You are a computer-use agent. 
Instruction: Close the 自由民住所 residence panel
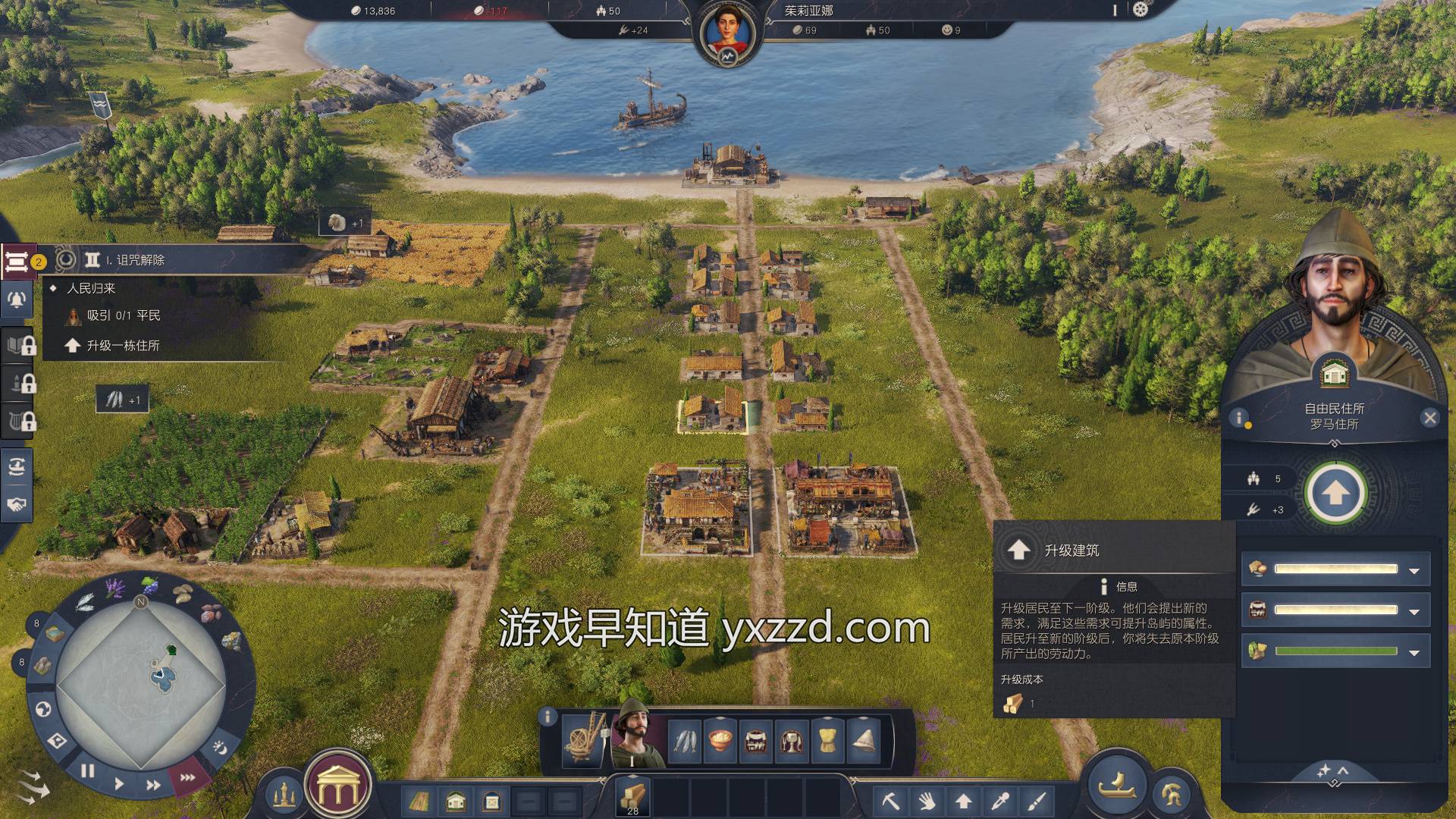[x=1429, y=418]
